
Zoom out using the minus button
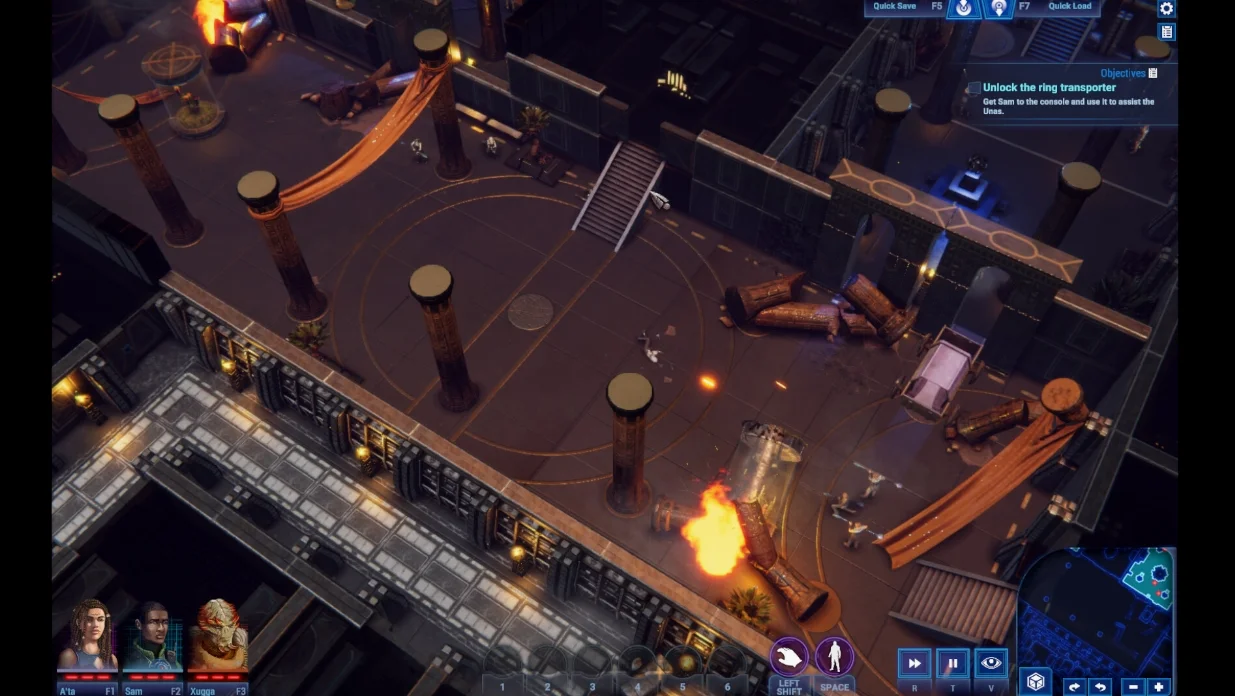(1133, 687)
